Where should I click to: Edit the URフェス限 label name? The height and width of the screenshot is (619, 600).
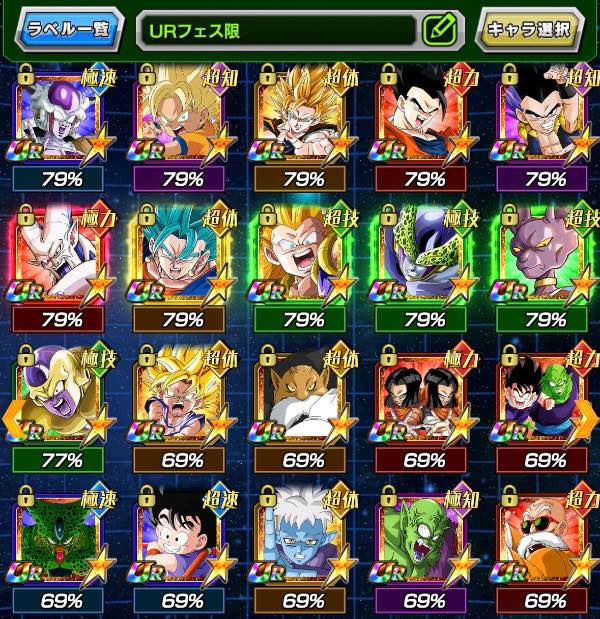click(438, 29)
